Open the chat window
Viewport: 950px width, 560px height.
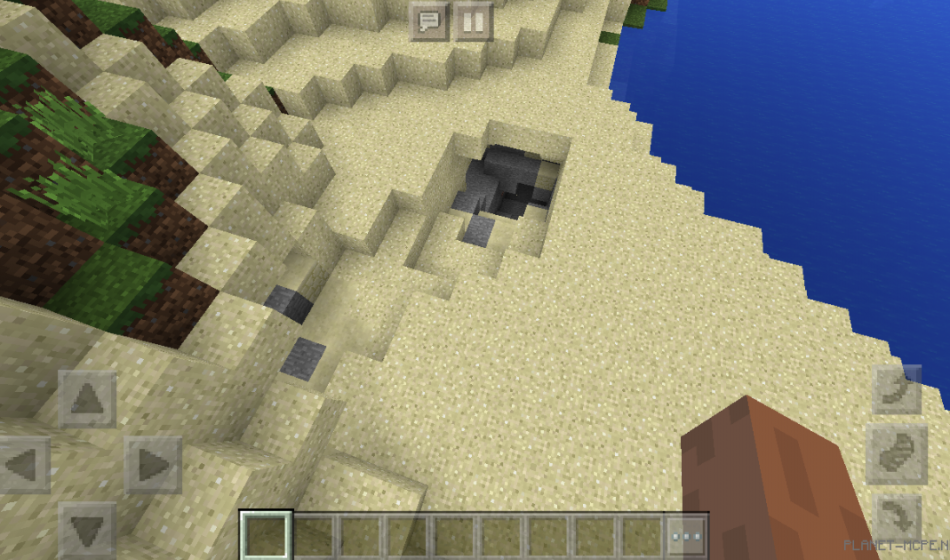(430, 20)
